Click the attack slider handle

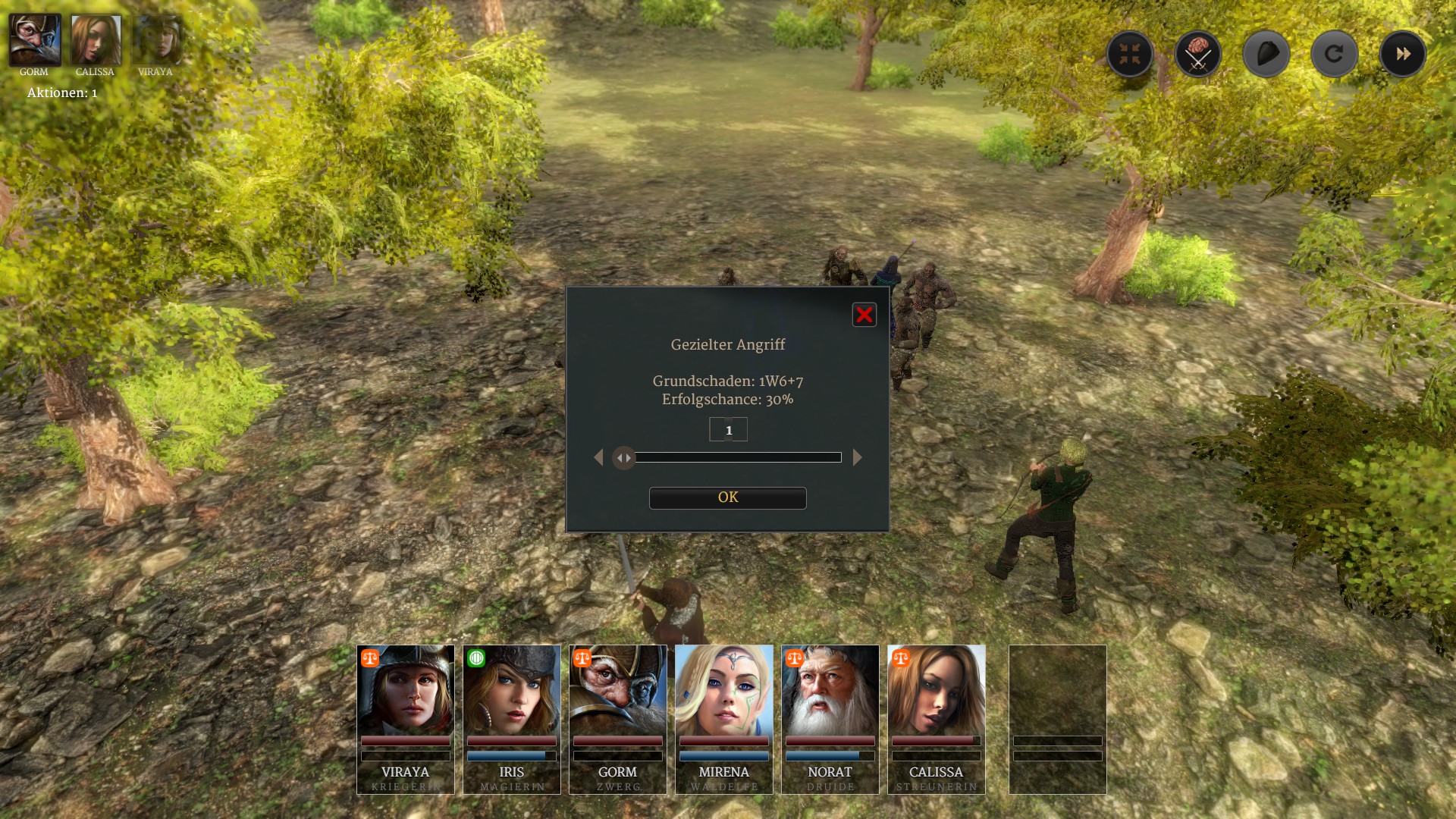[x=623, y=457]
